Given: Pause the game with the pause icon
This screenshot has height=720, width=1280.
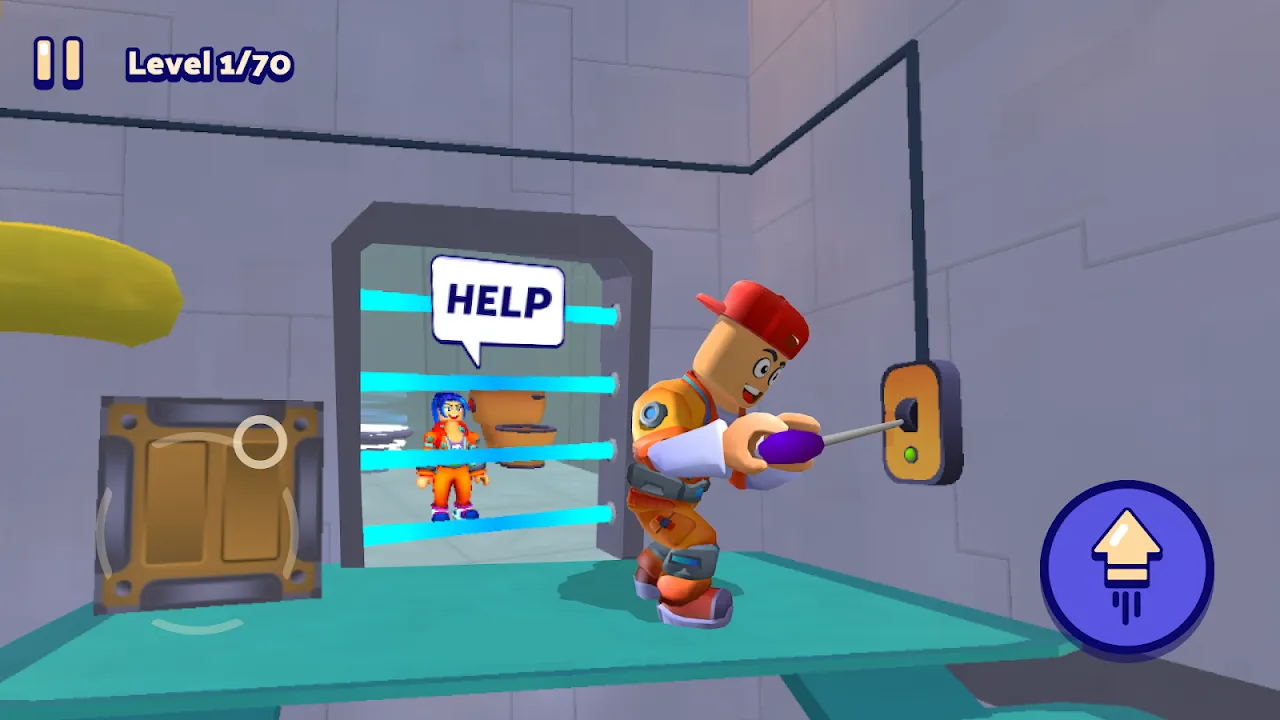Looking at the screenshot, I should tap(57, 63).
